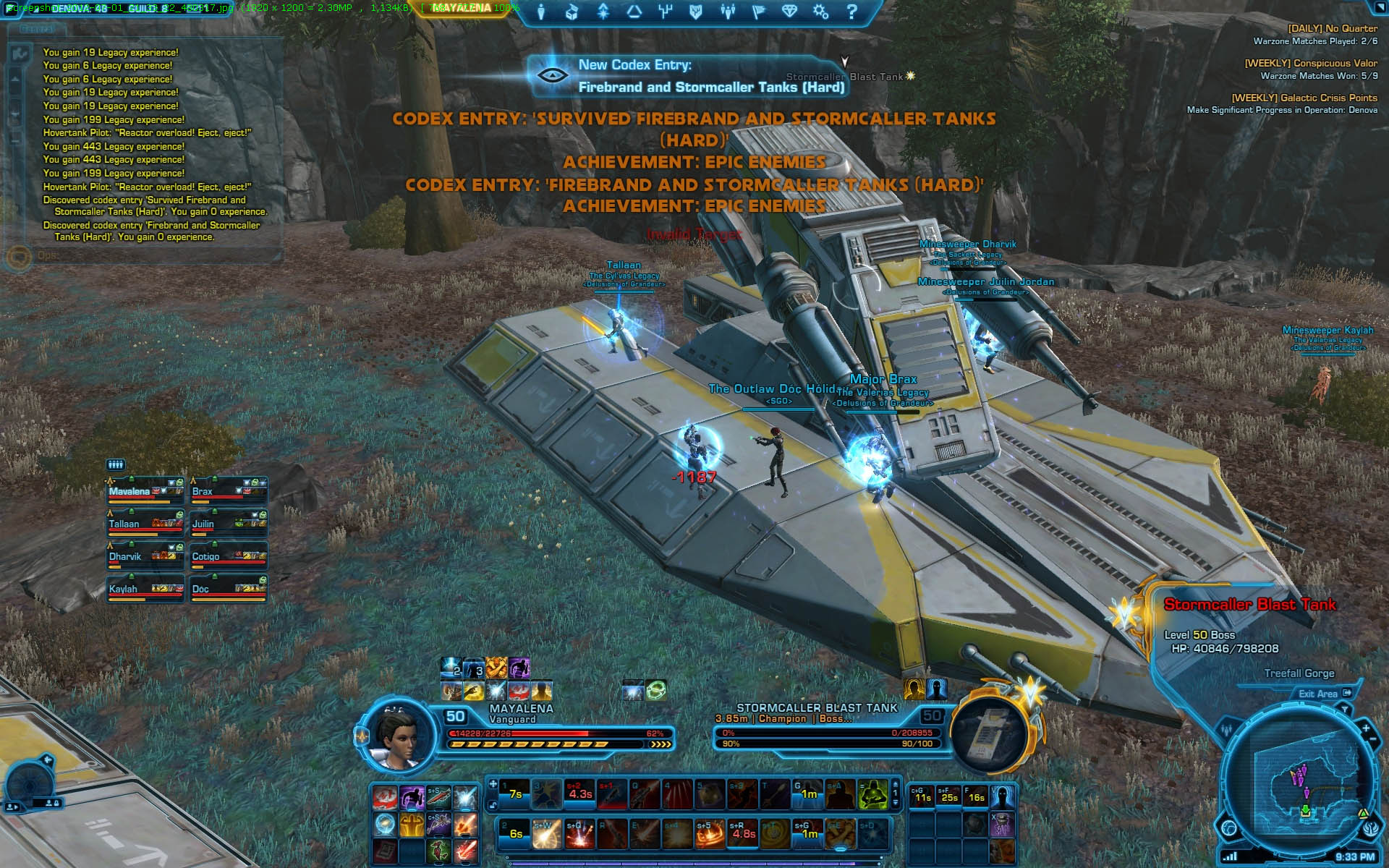This screenshot has height=868, width=1389.
Task: Open the social window with three figures
Action: click(x=728, y=12)
